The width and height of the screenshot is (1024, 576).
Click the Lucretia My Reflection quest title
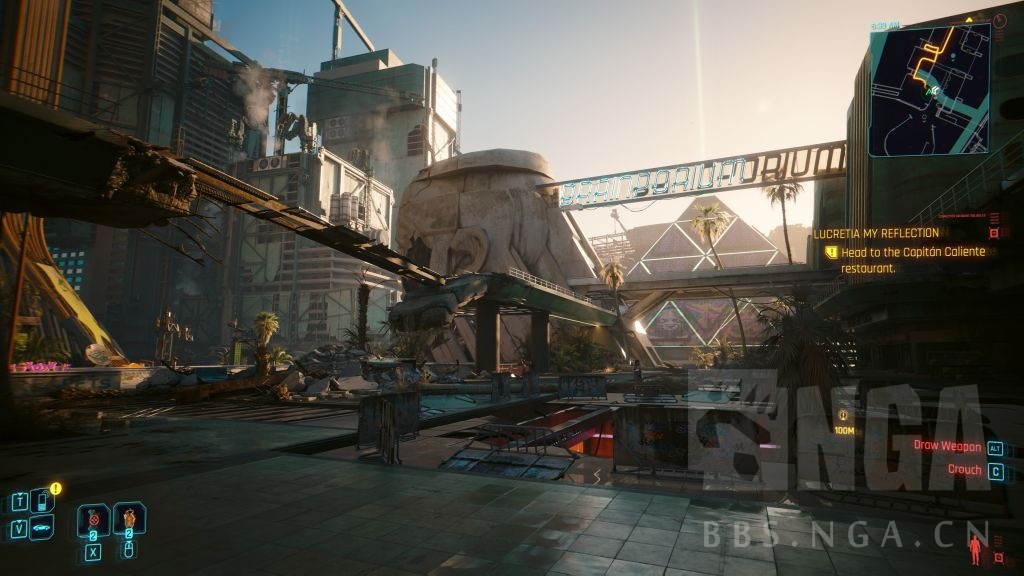click(876, 233)
